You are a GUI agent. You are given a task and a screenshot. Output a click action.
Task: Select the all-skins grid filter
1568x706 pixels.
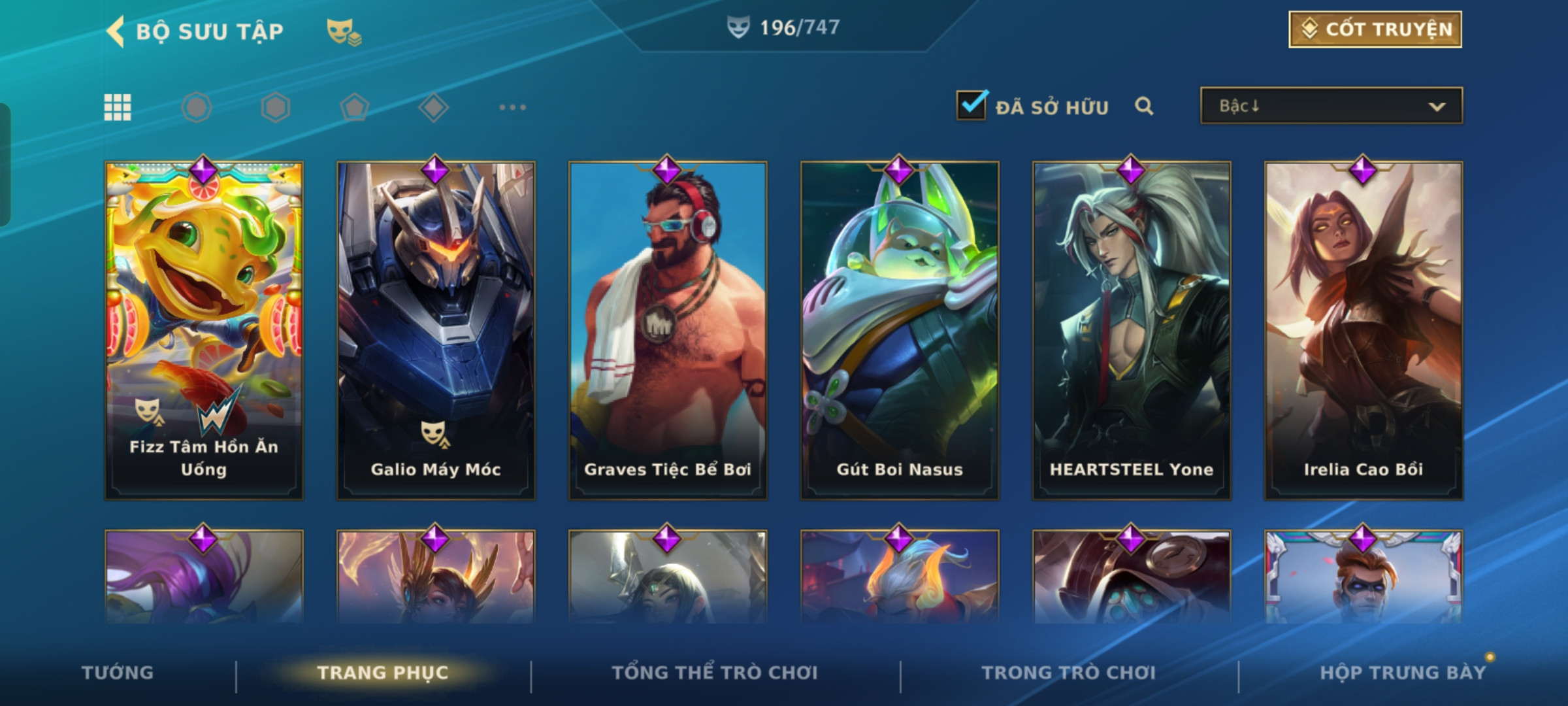click(x=118, y=107)
